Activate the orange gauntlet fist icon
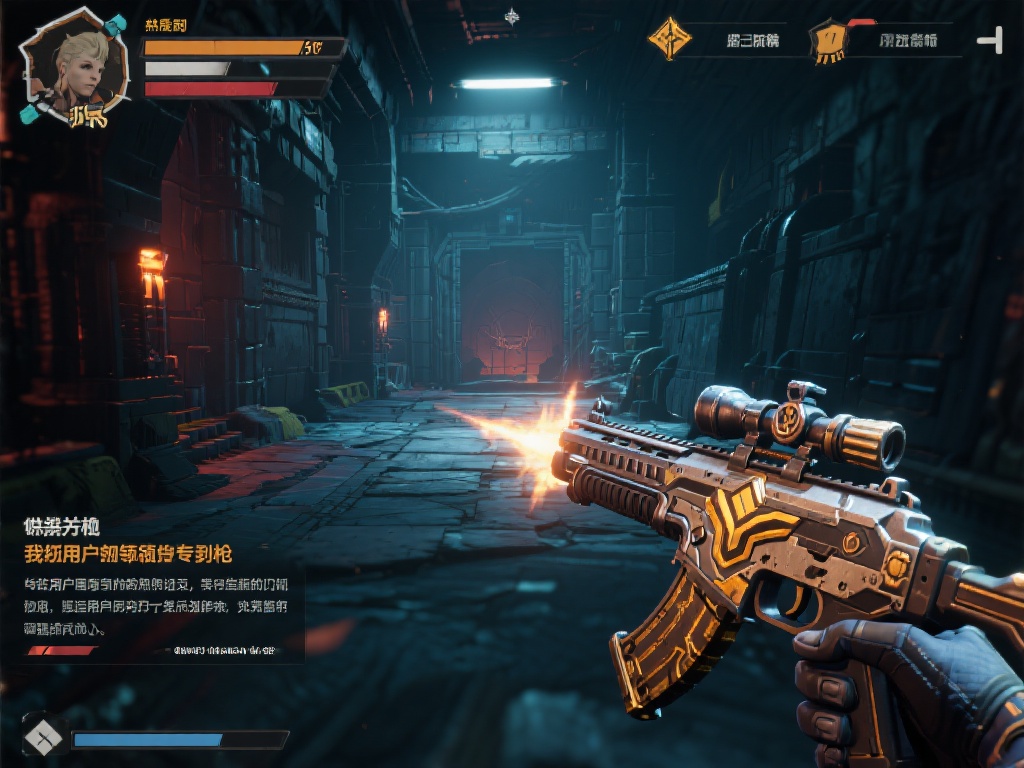 point(830,41)
